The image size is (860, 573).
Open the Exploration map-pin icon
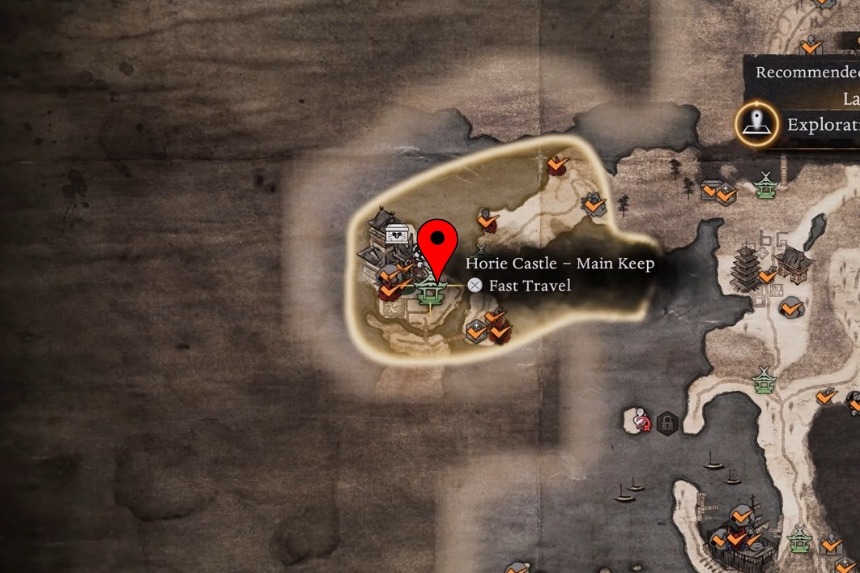click(x=757, y=125)
